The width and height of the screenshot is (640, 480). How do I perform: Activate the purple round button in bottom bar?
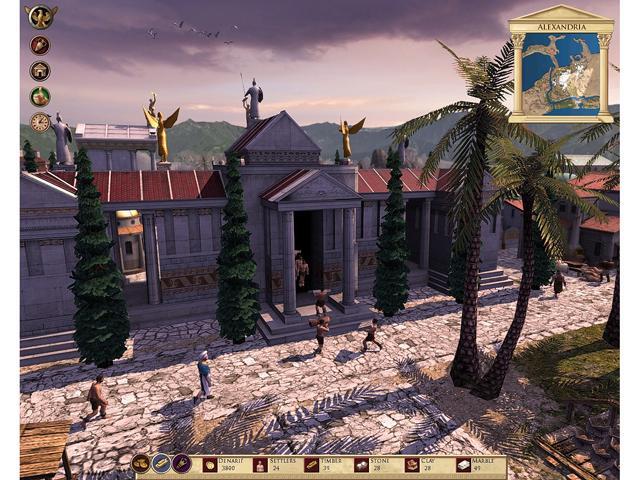pyautogui.click(x=182, y=464)
